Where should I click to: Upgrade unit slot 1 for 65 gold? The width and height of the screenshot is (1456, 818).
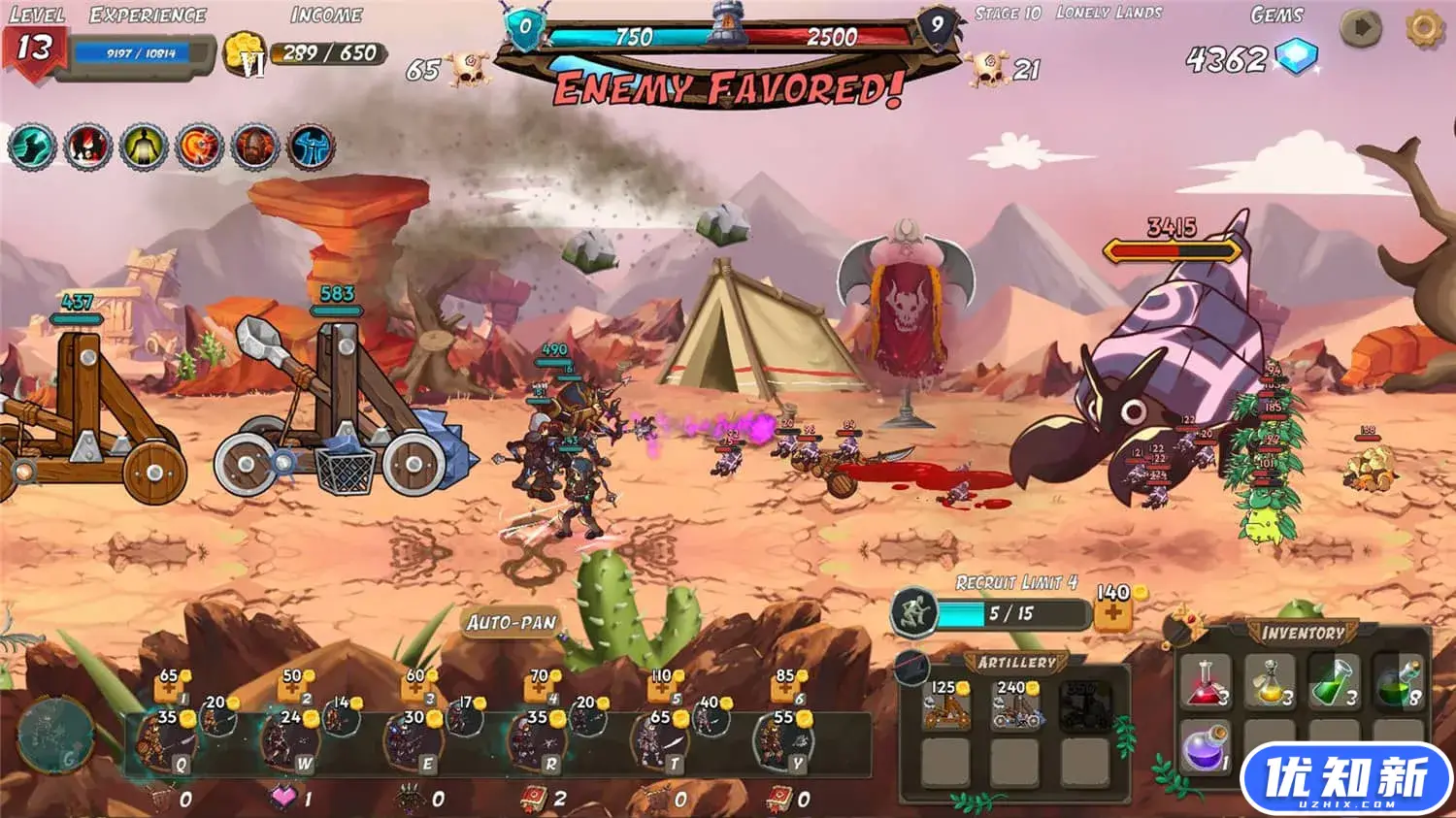pos(167,688)
